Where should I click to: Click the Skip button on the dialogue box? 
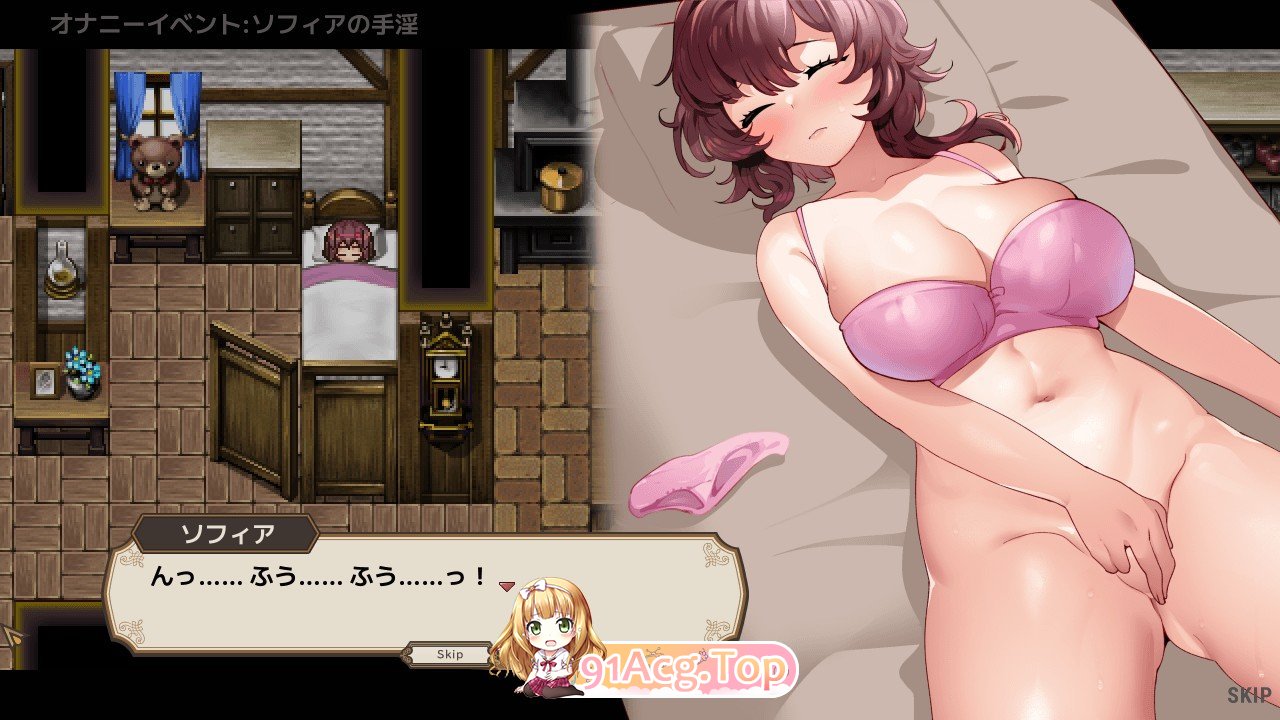450,654
